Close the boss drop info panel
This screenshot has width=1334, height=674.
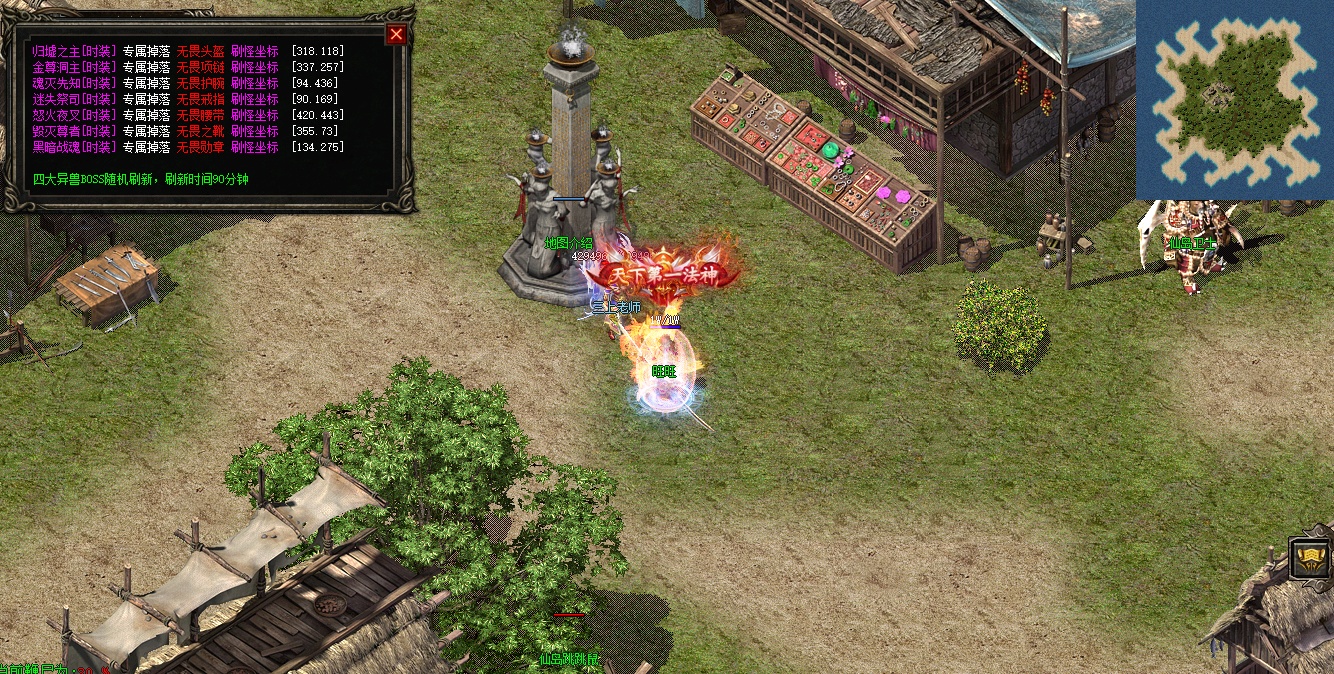[x=397, y=35]
